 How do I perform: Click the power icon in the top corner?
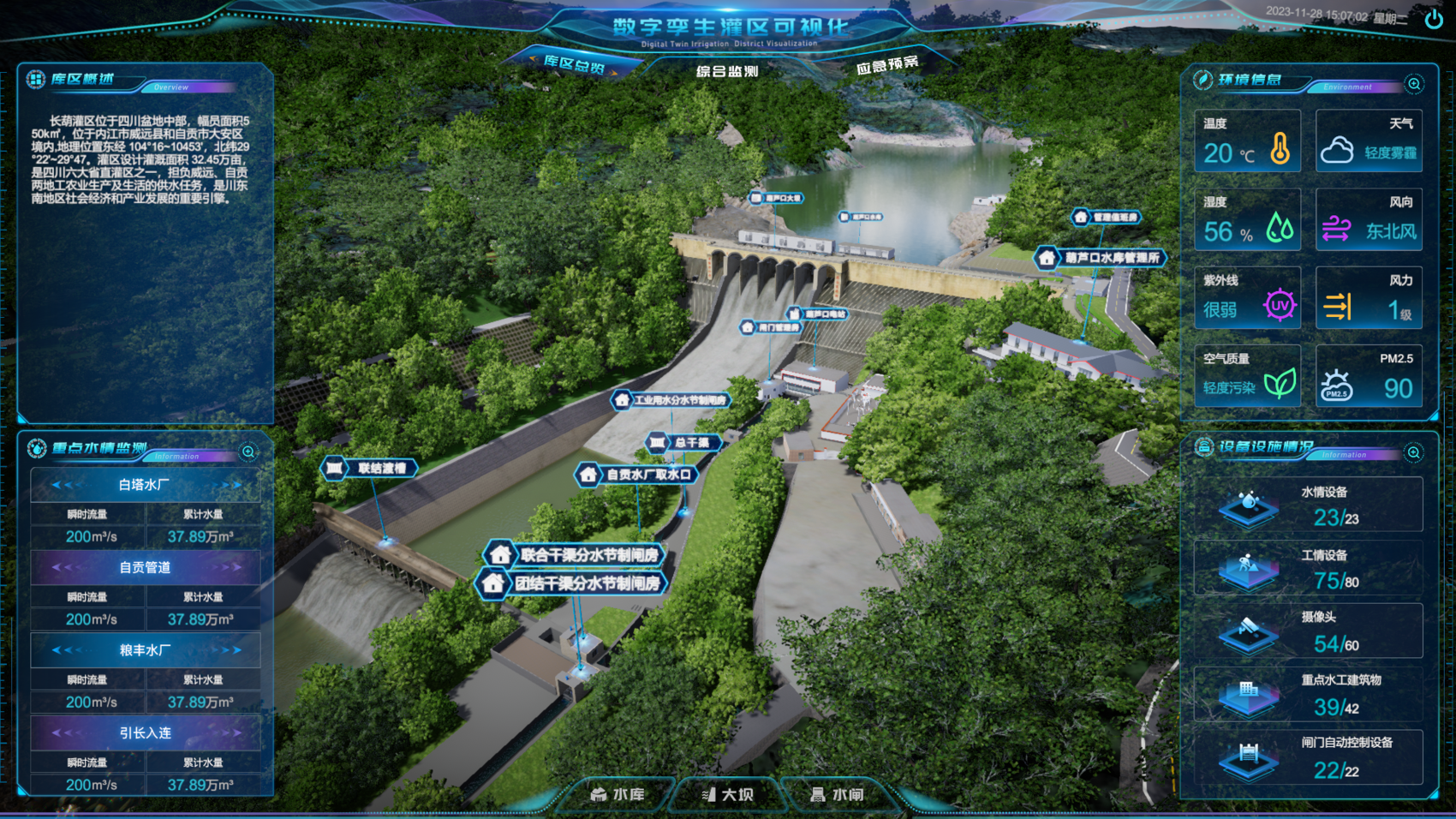pos(1434,19)
